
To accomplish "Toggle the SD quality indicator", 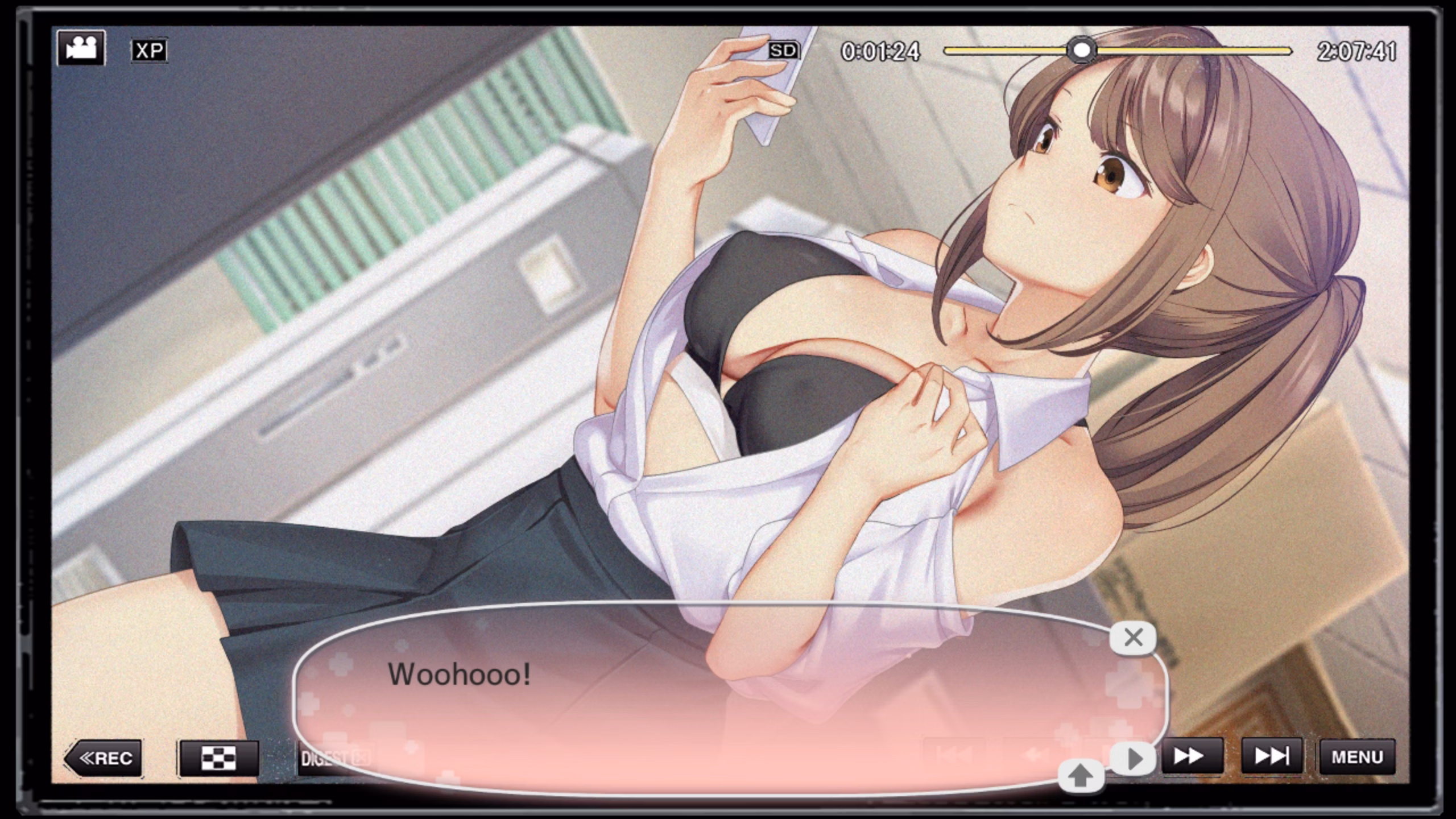I will coord(783,51).
